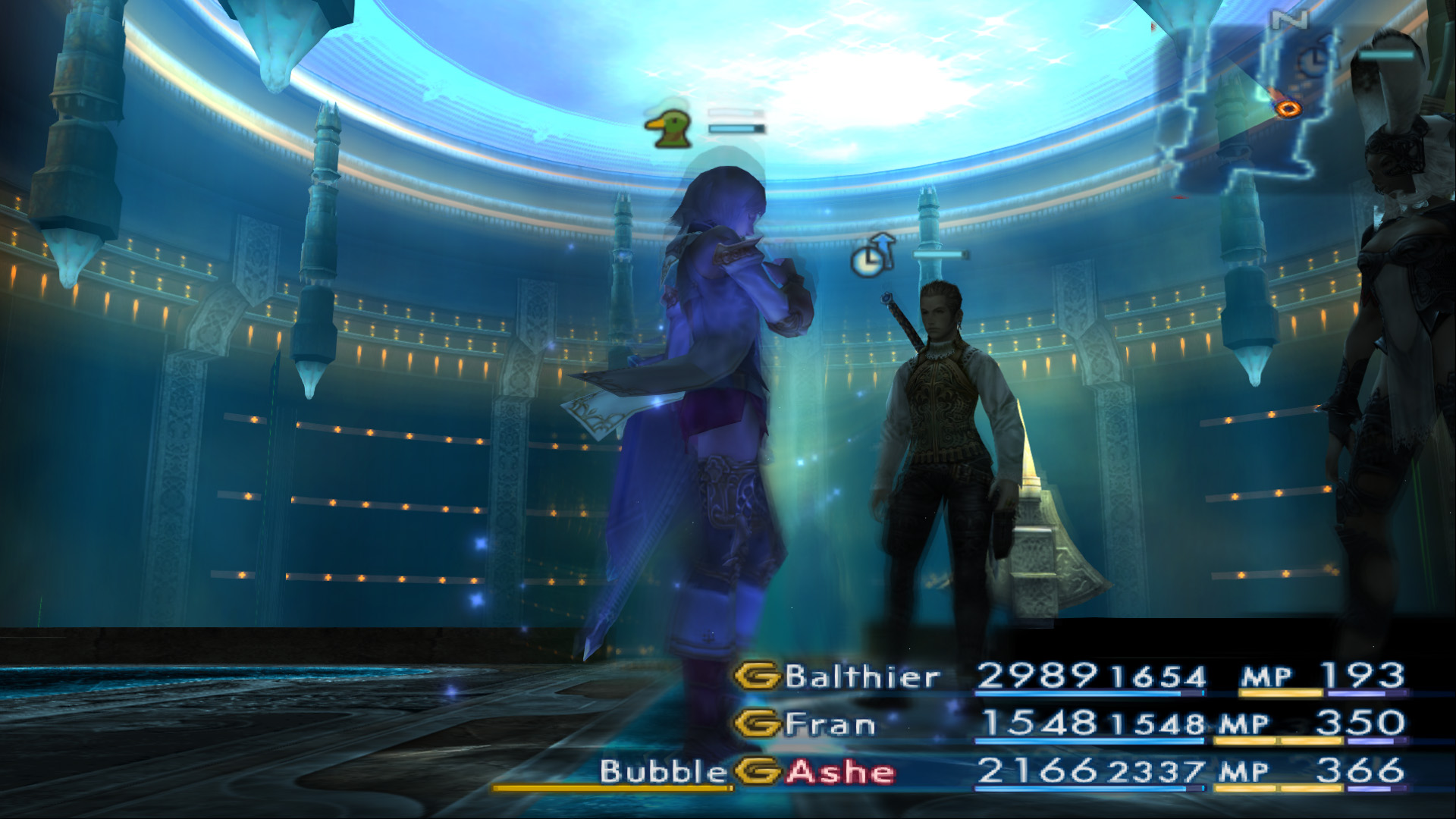Select Ashe in the party list
The height and width of the screenshot is (819, 1456).
(839, 772)
